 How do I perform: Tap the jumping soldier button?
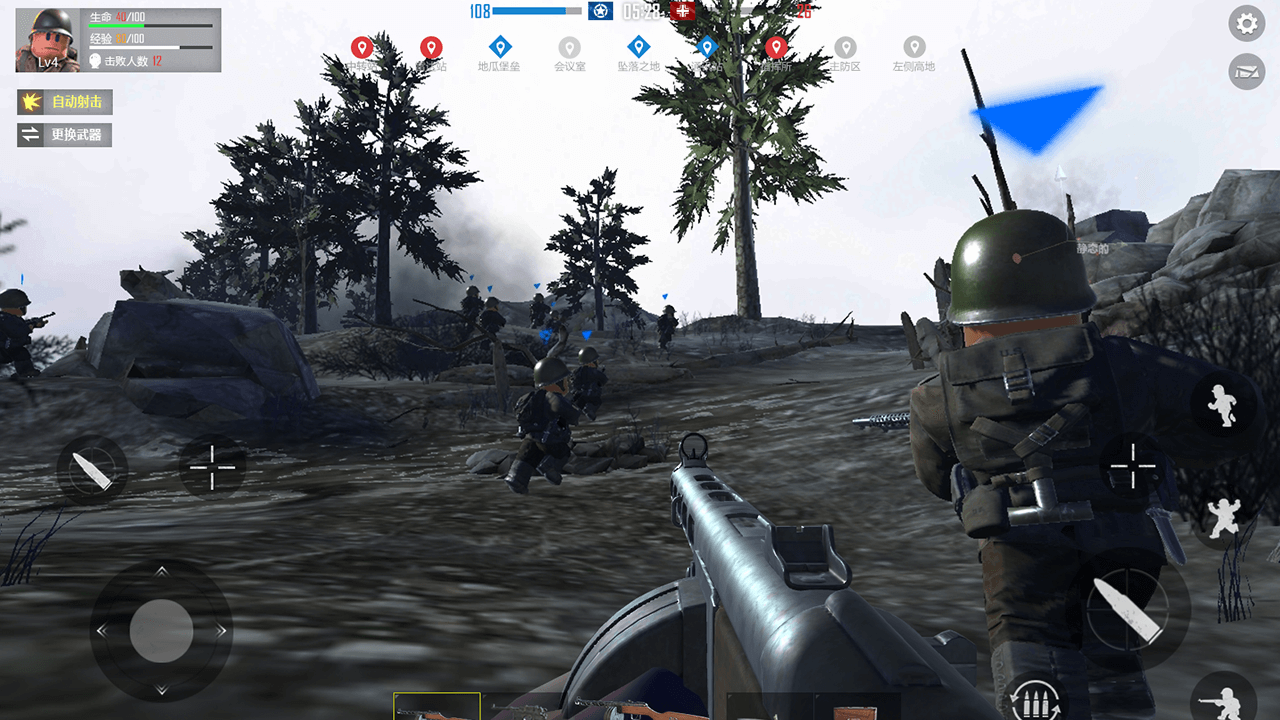click(x=1224, y=517)
